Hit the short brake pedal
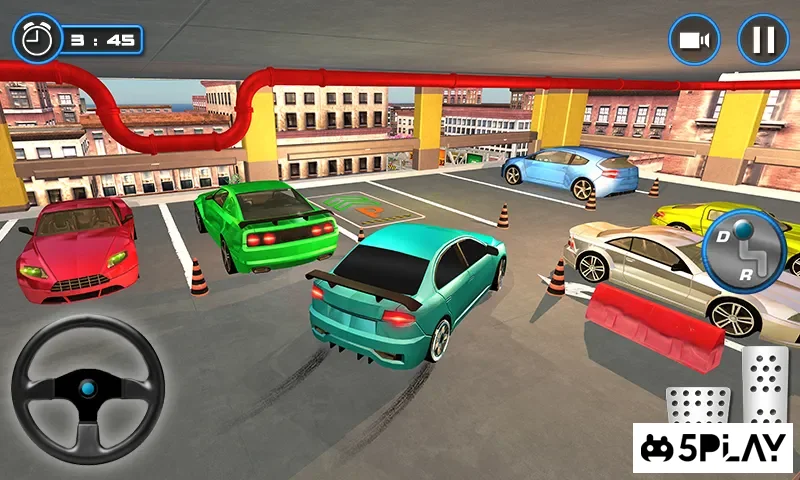The width and height of the screenshot is (800, 480). coord(699,403)
